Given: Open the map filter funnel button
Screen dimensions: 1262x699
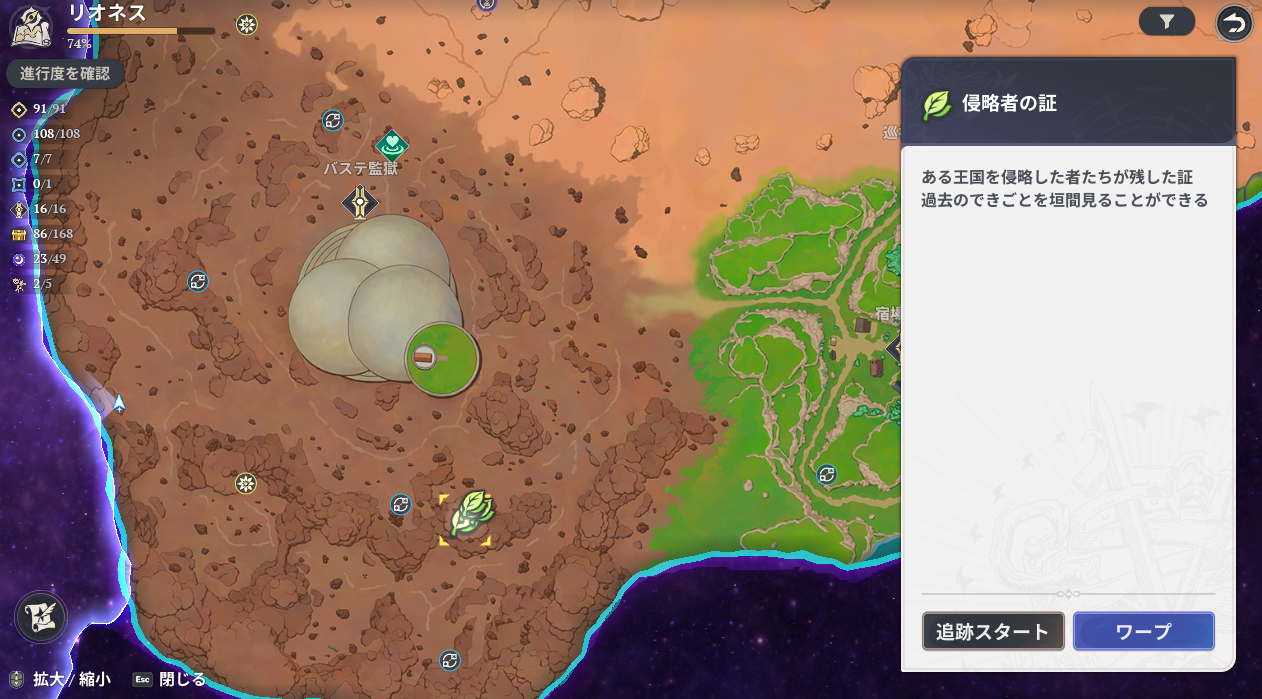Looking at the screenshot, I should [x=1166, y=21].
